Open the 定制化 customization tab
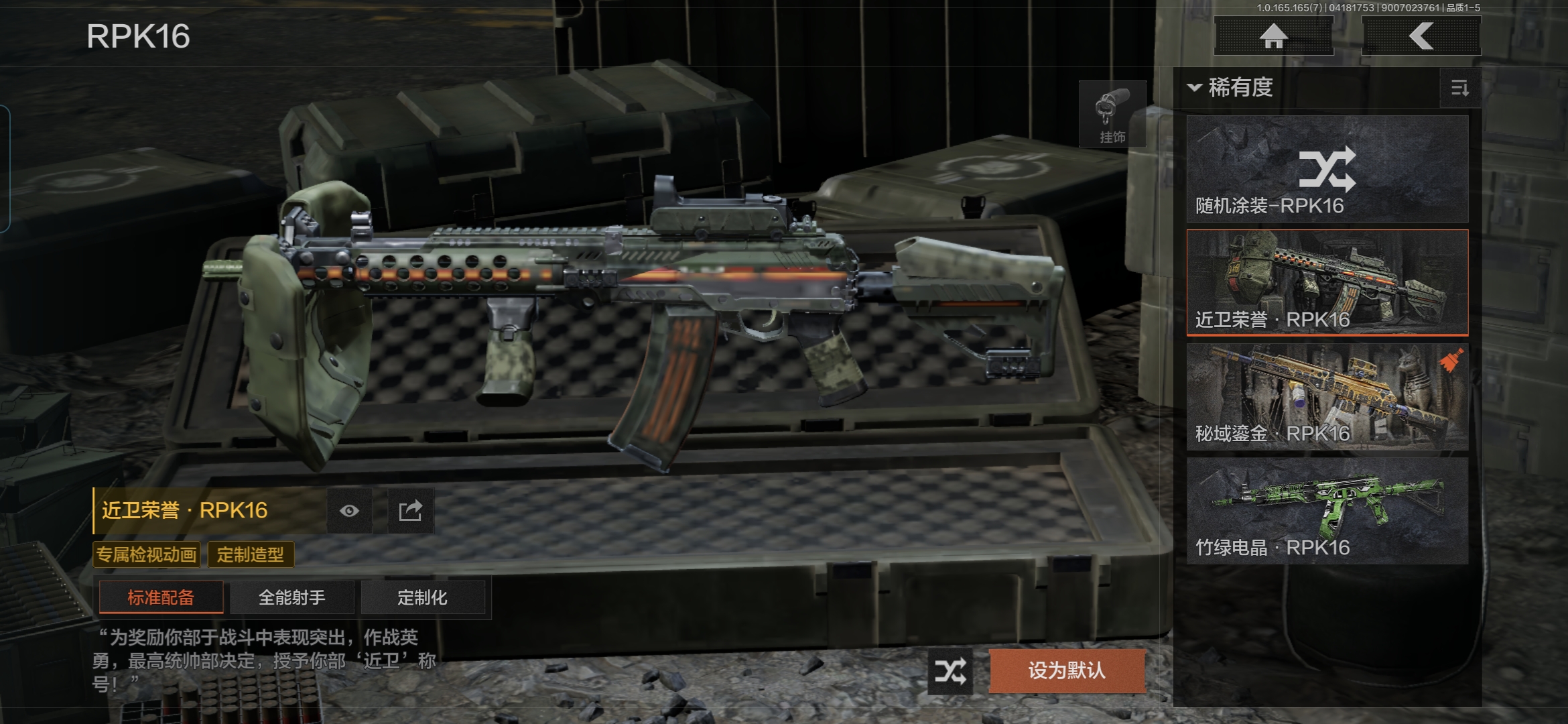The image size is (1568, 724). pos(422,597)
